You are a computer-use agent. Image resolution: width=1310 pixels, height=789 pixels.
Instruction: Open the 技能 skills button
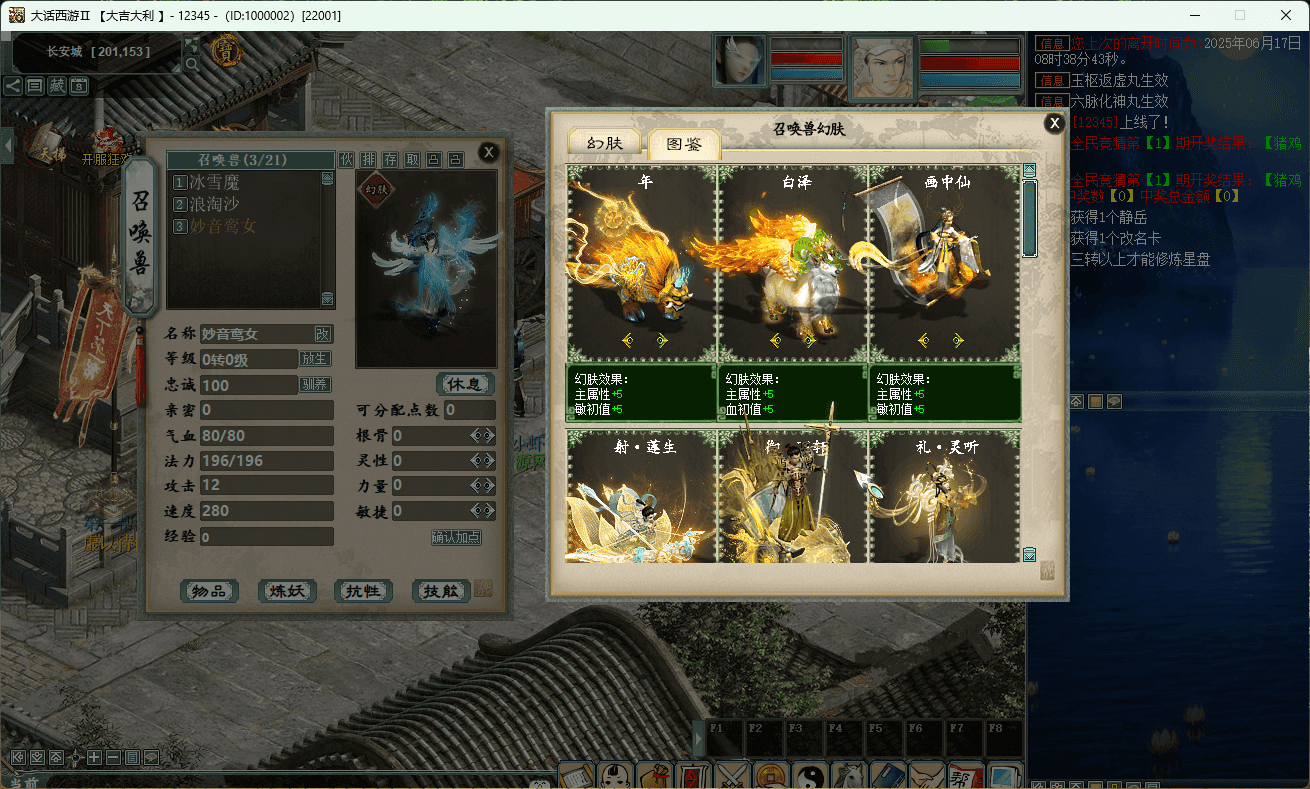point(441,591)
